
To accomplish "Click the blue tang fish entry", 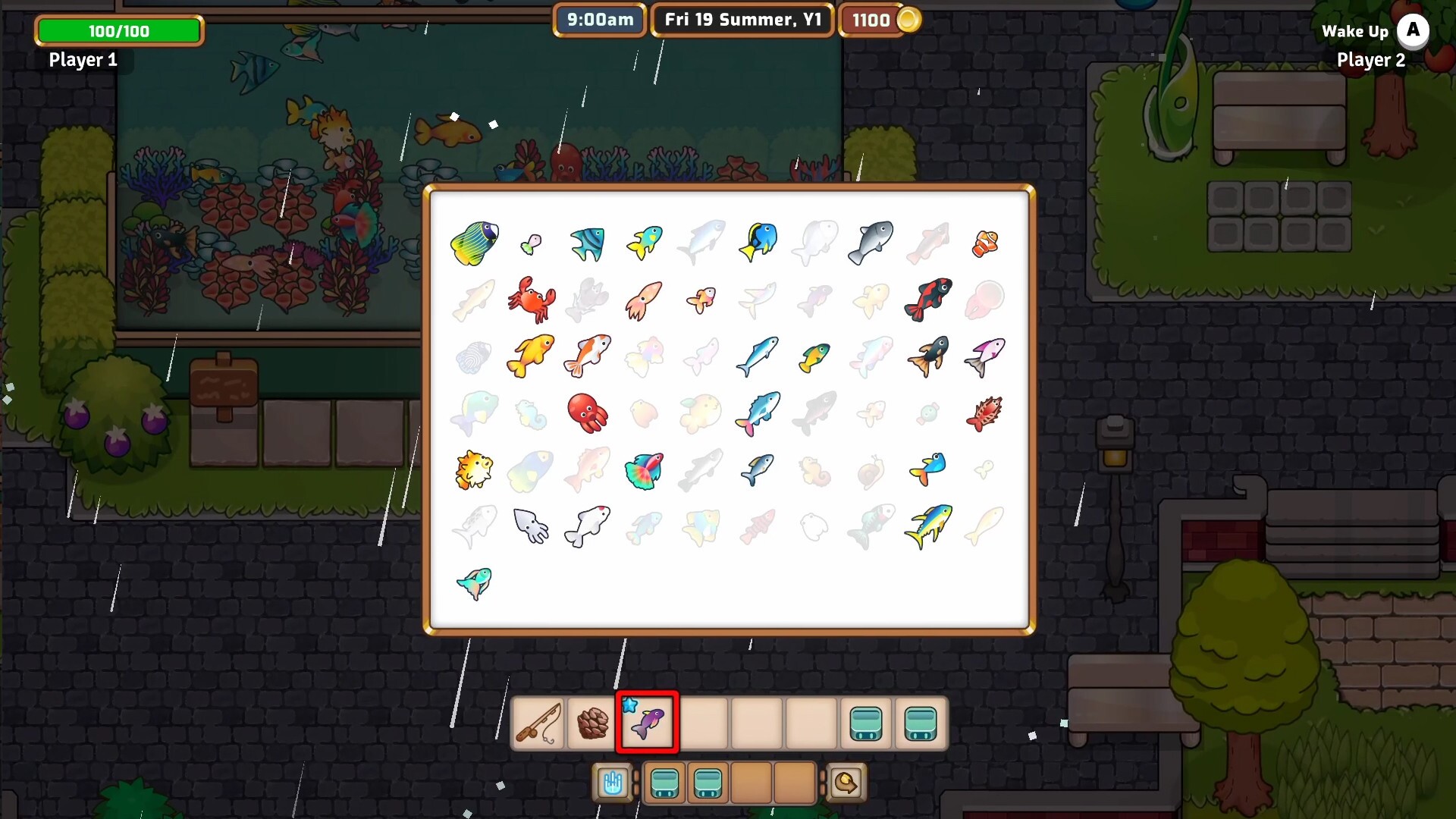I will 759,243.
